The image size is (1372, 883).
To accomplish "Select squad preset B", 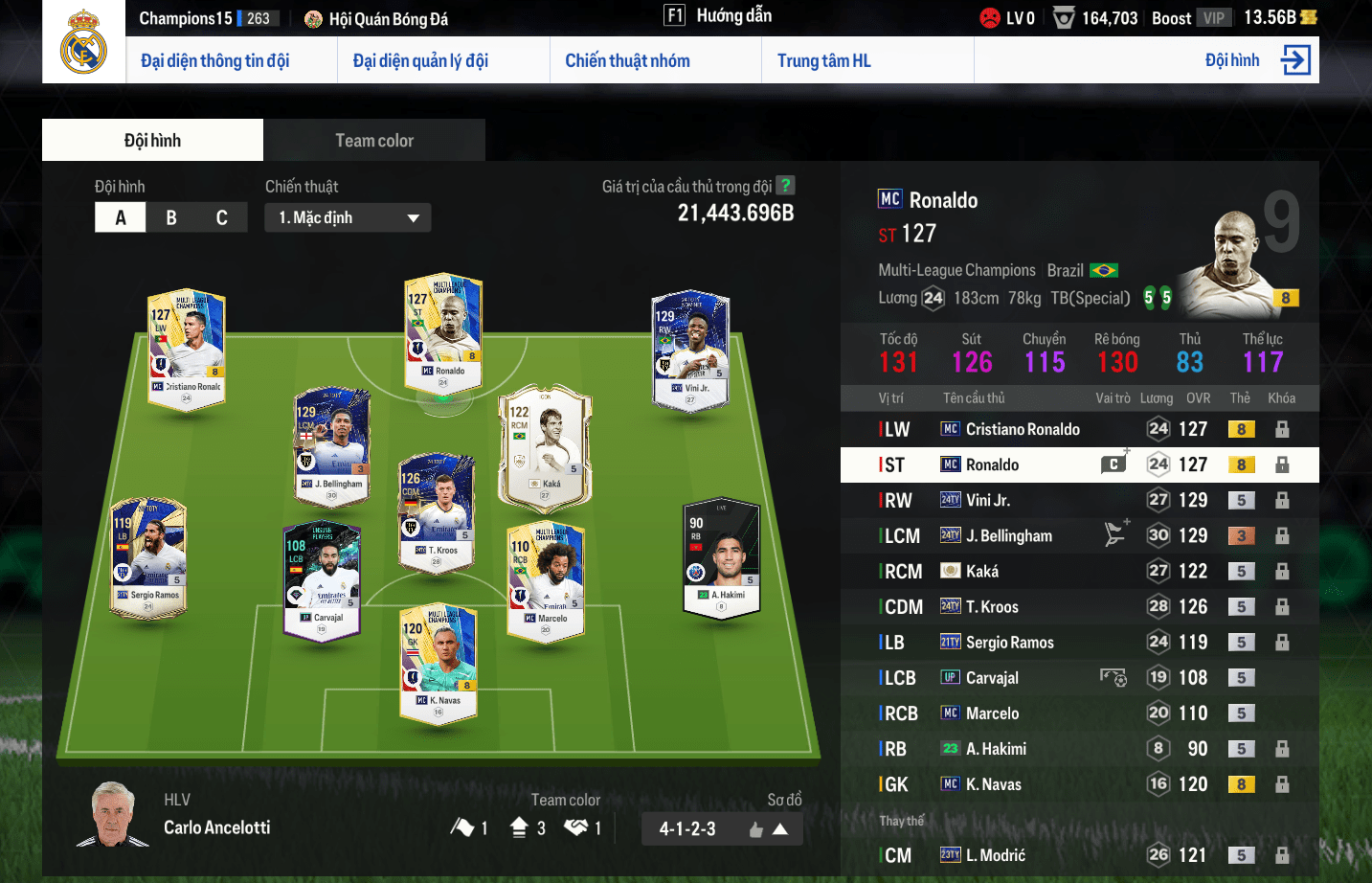I will coord(170,217).
